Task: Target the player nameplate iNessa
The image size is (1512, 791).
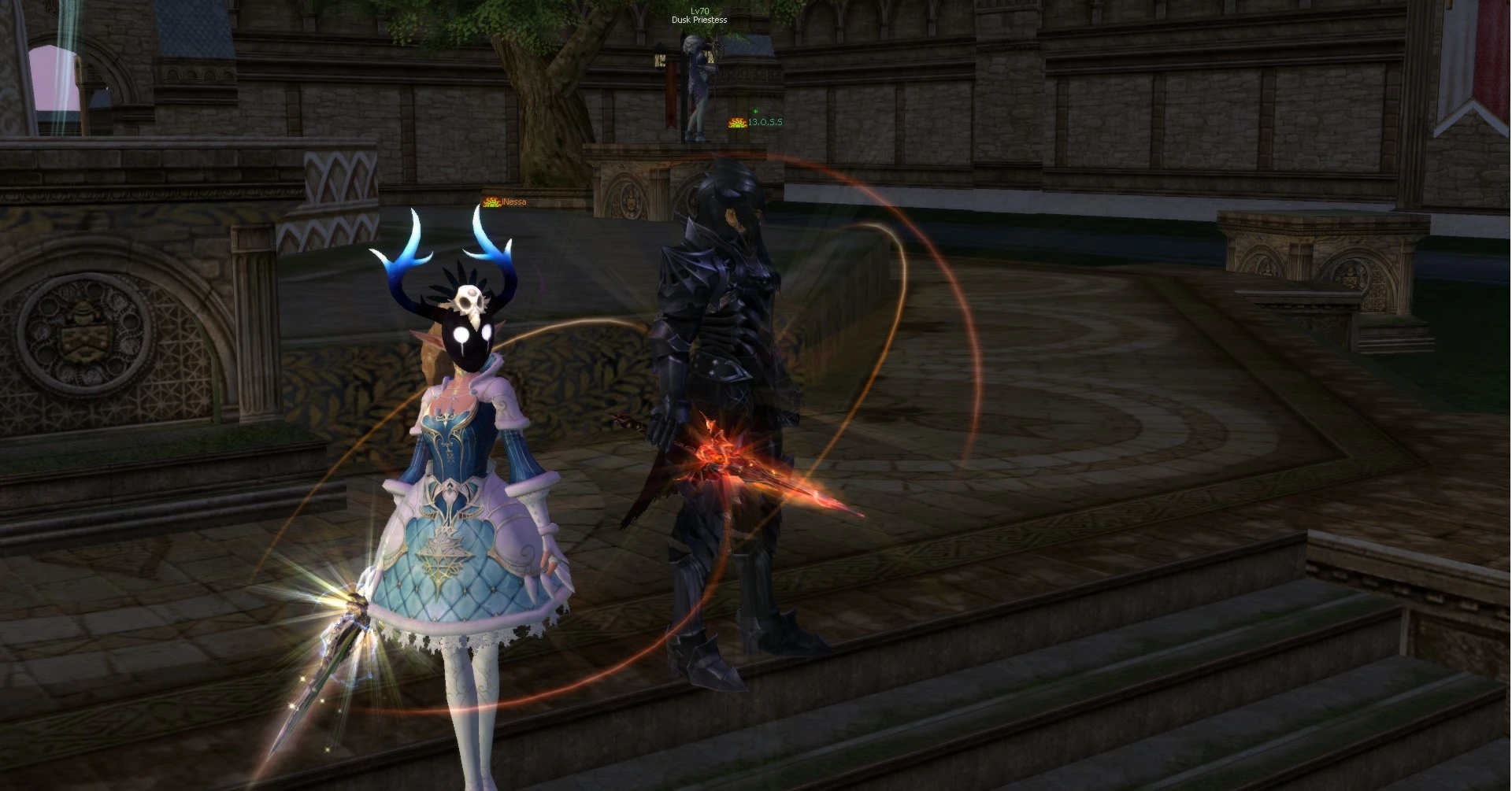Action: click(x=513, y=202)
